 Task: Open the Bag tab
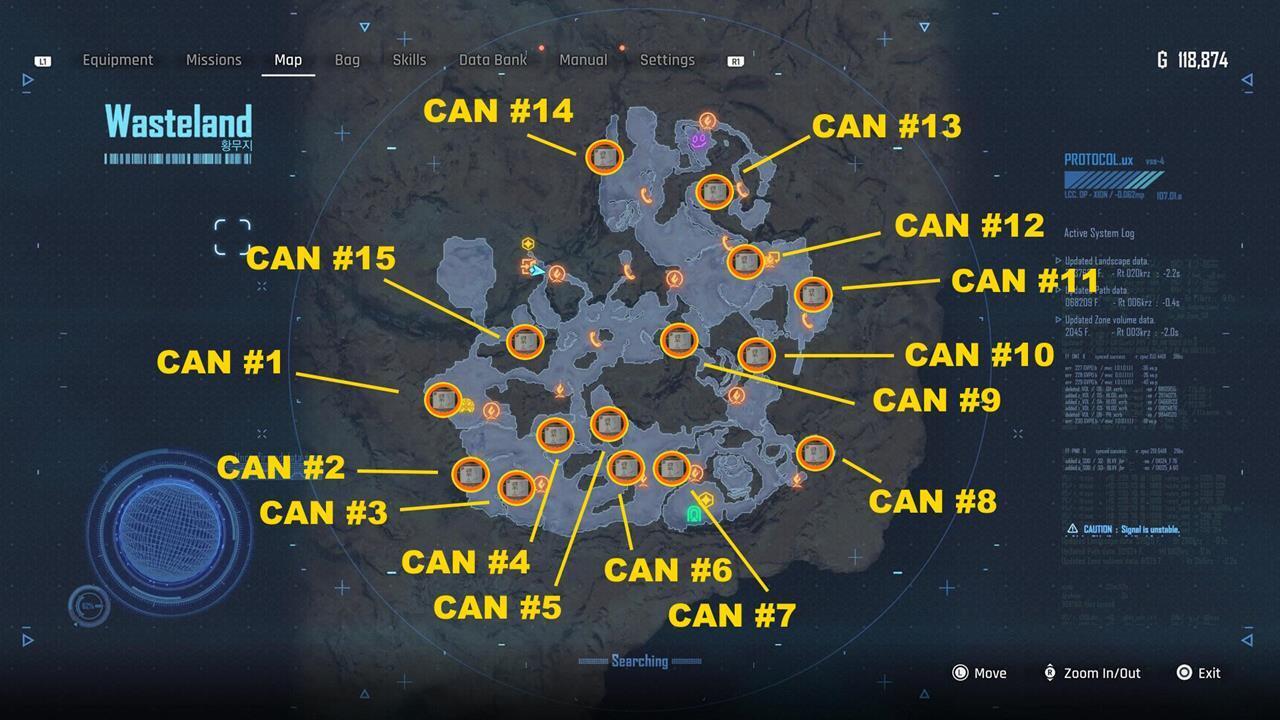pos(347,60)
